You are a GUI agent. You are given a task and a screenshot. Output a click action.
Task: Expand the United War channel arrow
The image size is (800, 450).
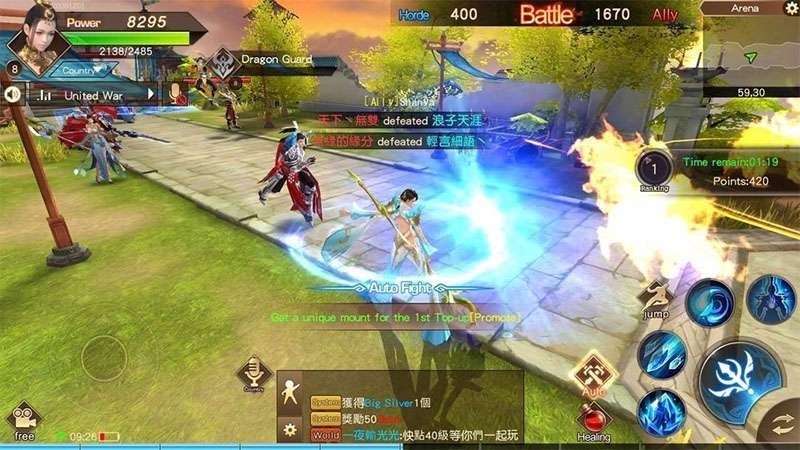click(x=152, y=94)
